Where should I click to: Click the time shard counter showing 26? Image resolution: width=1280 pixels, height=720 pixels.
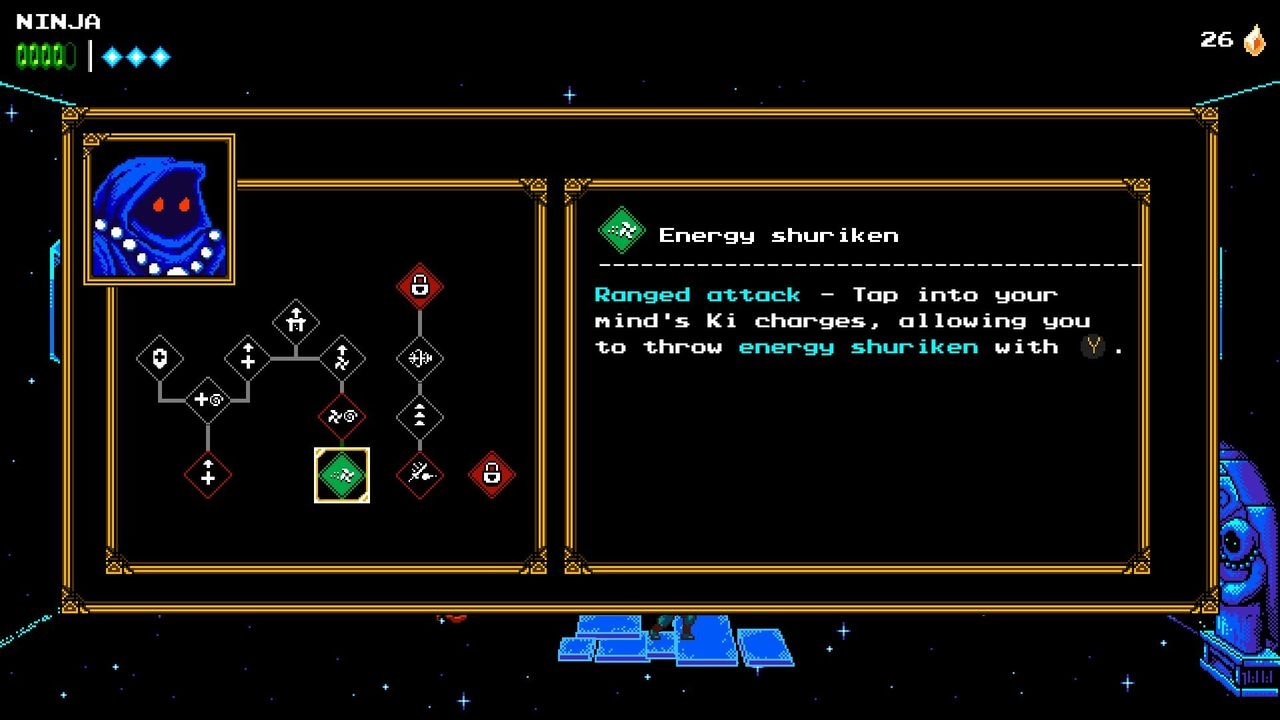click(1215, 41)
